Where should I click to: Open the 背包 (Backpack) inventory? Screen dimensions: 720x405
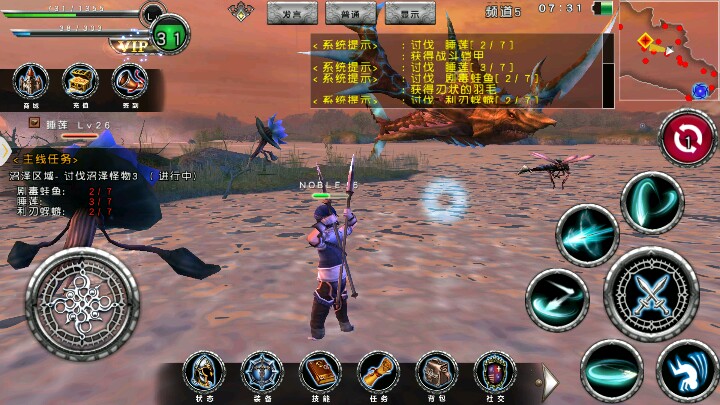(x=436, y=372)
